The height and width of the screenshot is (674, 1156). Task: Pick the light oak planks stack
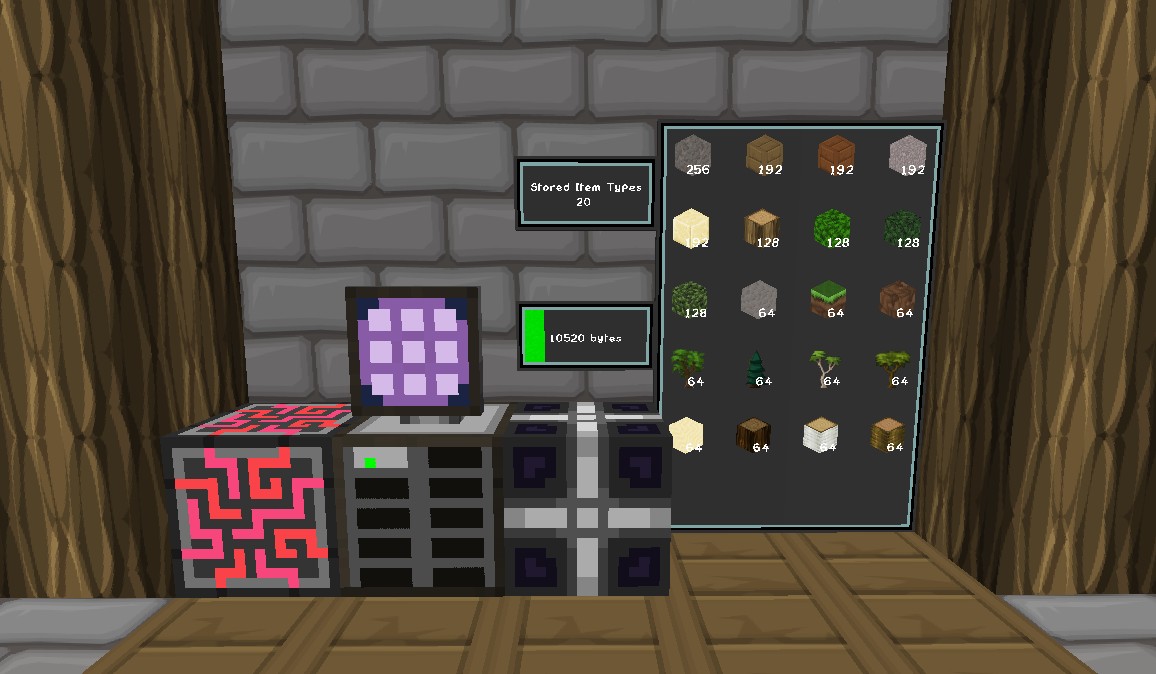pos(765,155)
